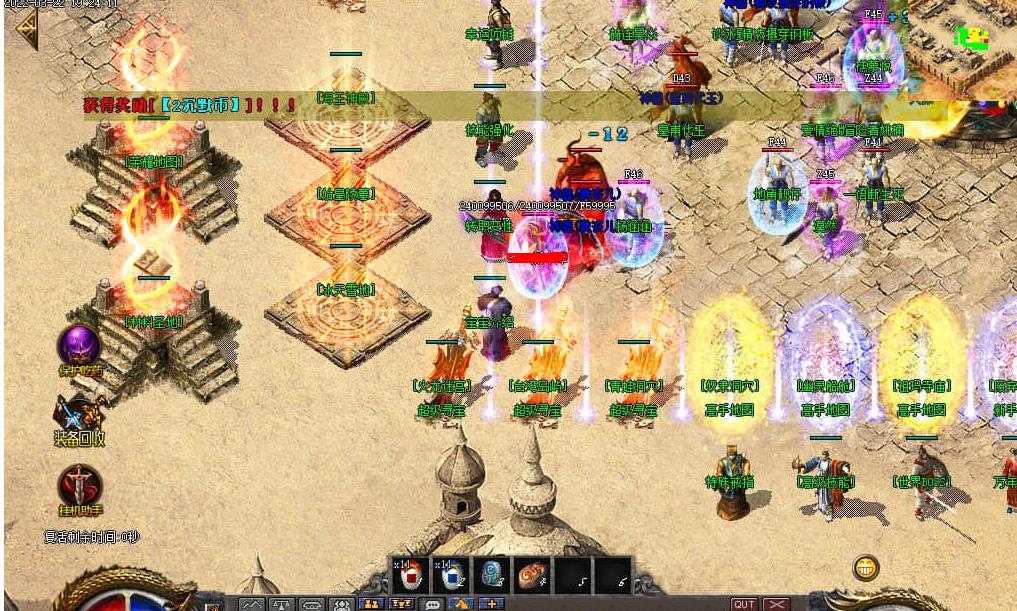The image size is (1017, 611).
Task: Click the zigzag line button on bottom bar
Action: 250,604
